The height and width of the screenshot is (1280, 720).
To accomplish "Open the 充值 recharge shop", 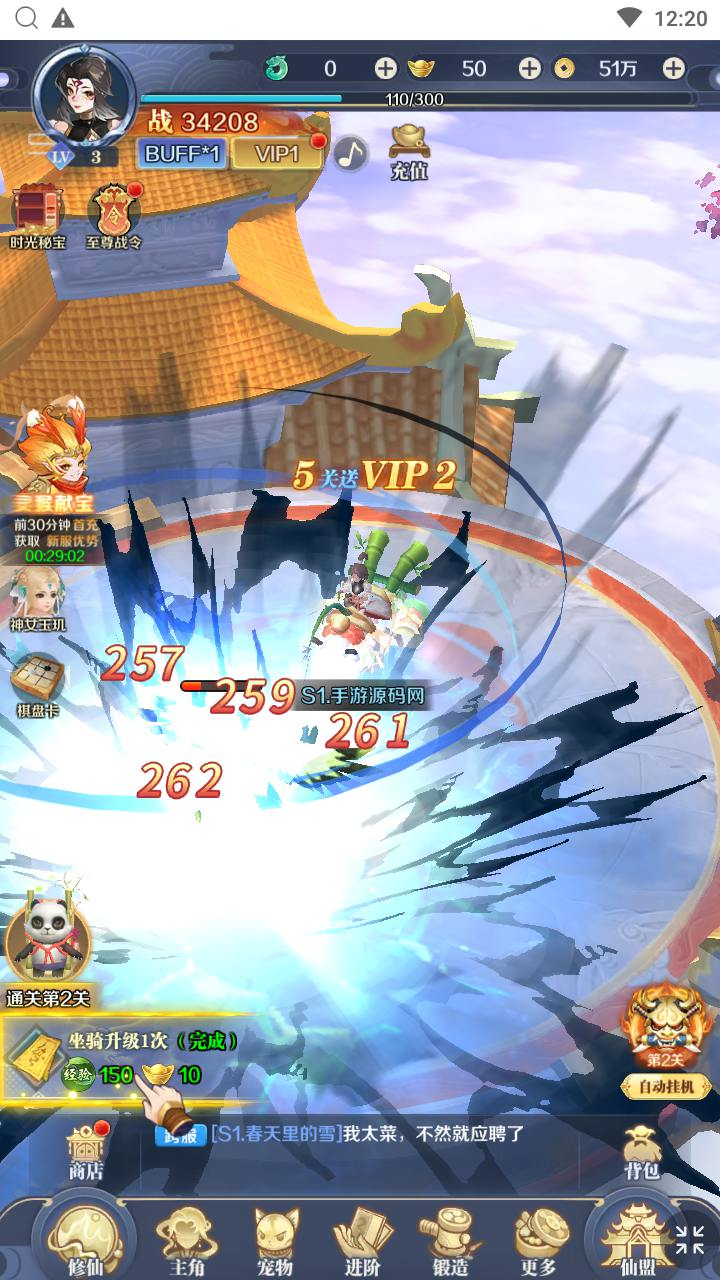I will pyautogui.click(x=409, y=151).
